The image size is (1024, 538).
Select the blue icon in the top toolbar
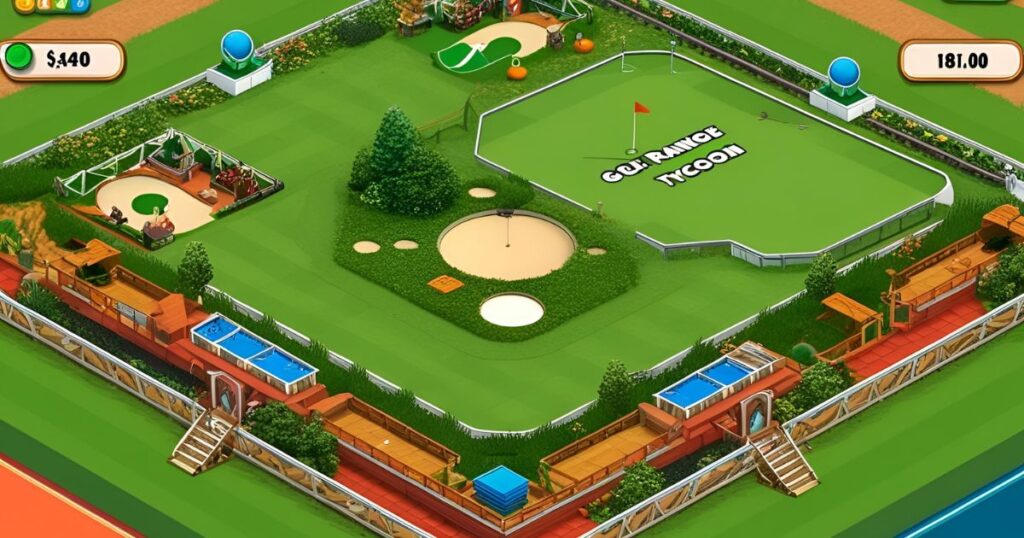click(x=79, y=4)
